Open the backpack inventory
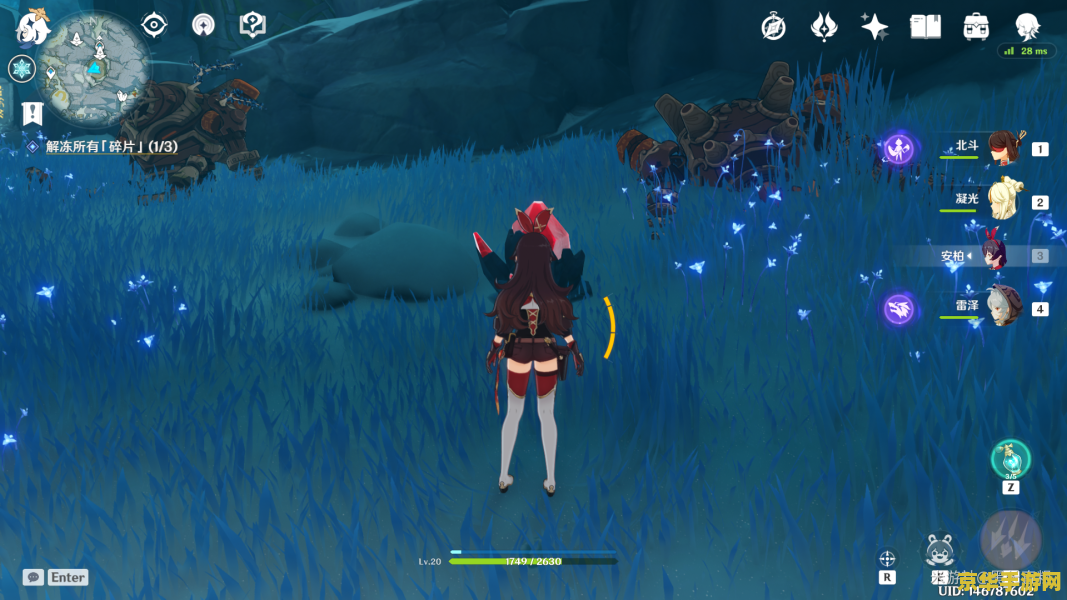This screenshot has width=1067, height=600. (976, 27)
